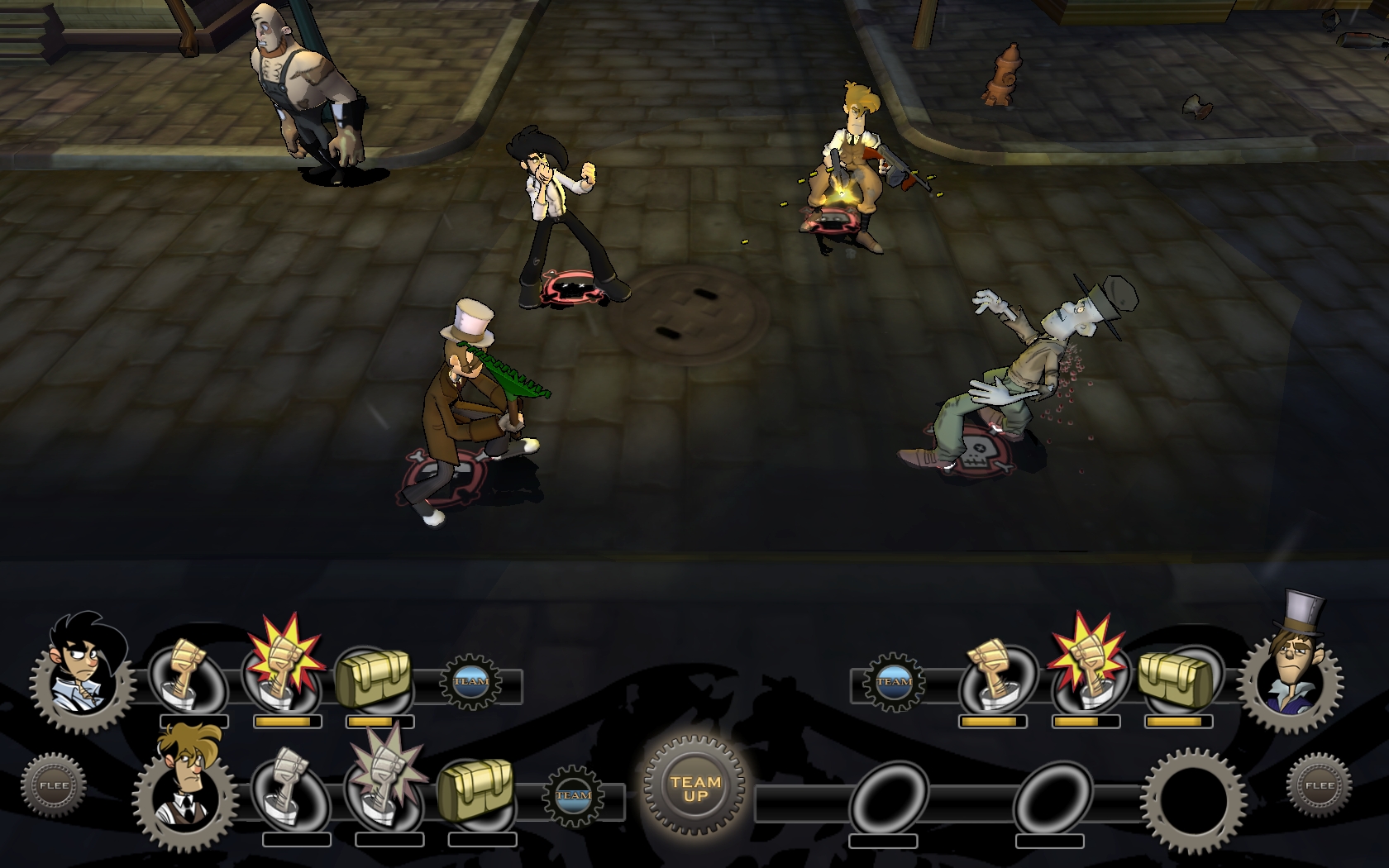The image size is (1389, 868).
Task: Open the top-hat character's item chest
Action: point(1176,680)
